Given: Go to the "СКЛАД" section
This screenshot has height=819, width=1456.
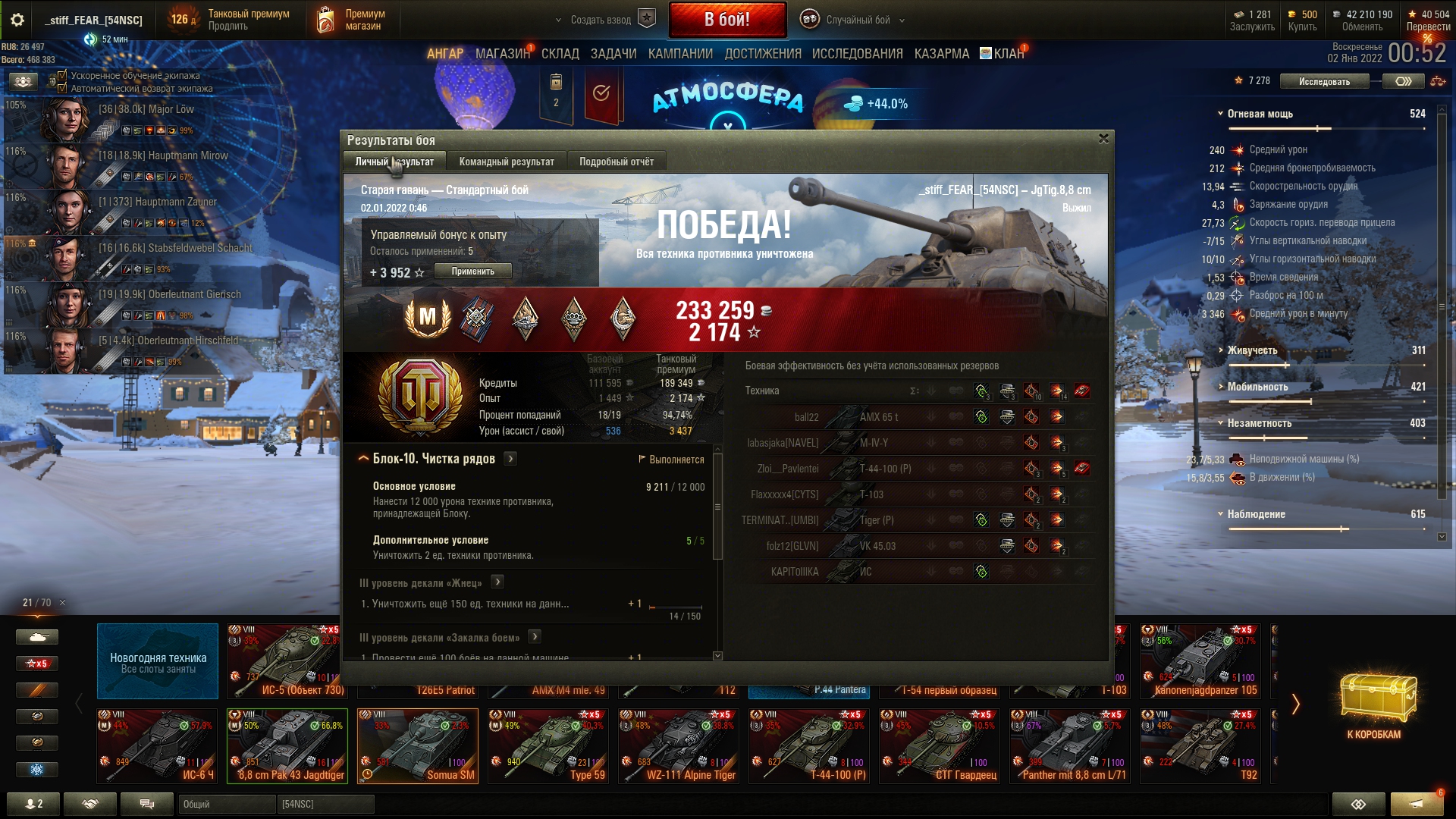Looking at the screenshot, I should 560,54.
